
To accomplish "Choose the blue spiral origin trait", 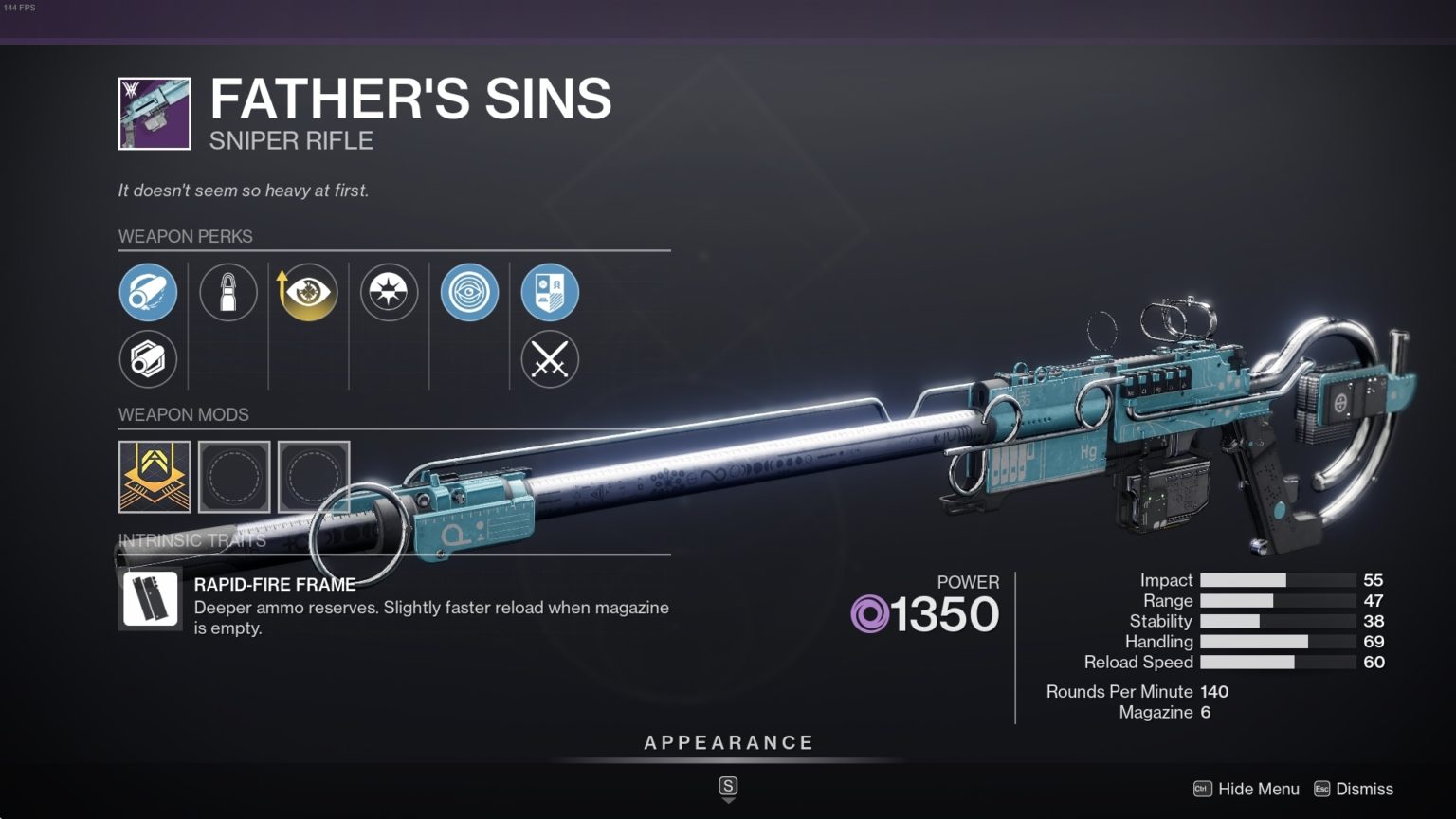I will [x=469, y=292].
